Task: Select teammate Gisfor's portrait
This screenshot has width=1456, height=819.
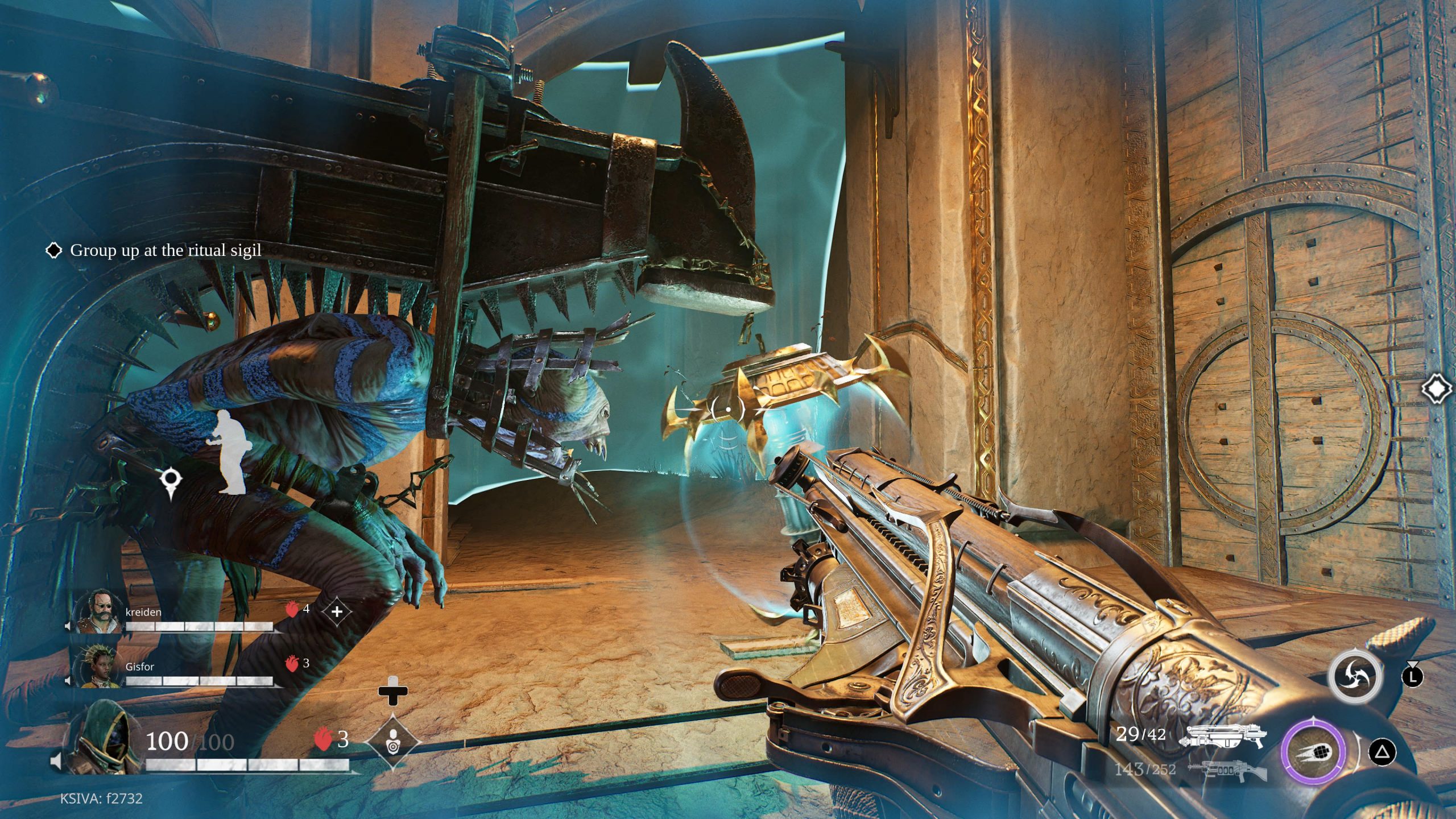Action: pyautogui.click(x=100, y=665)
